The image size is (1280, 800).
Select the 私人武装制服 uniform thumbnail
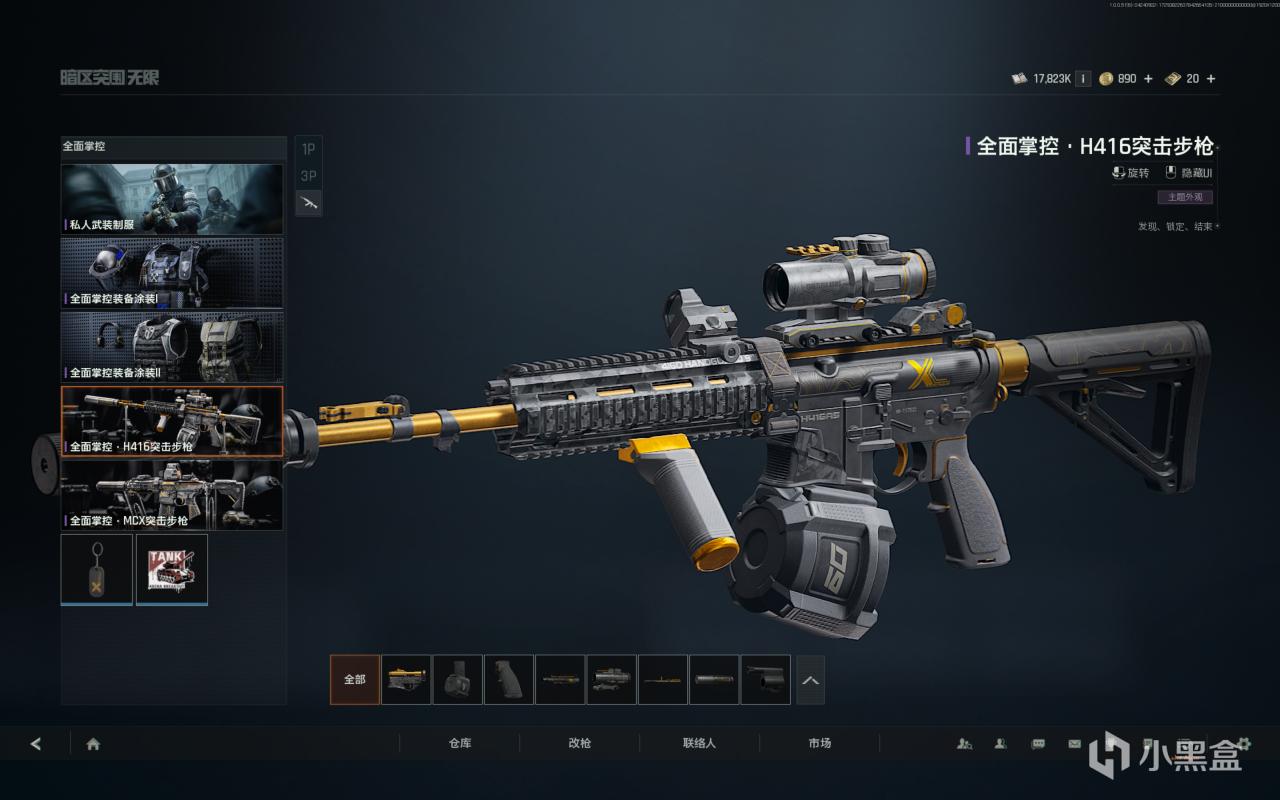pos(172,199)
